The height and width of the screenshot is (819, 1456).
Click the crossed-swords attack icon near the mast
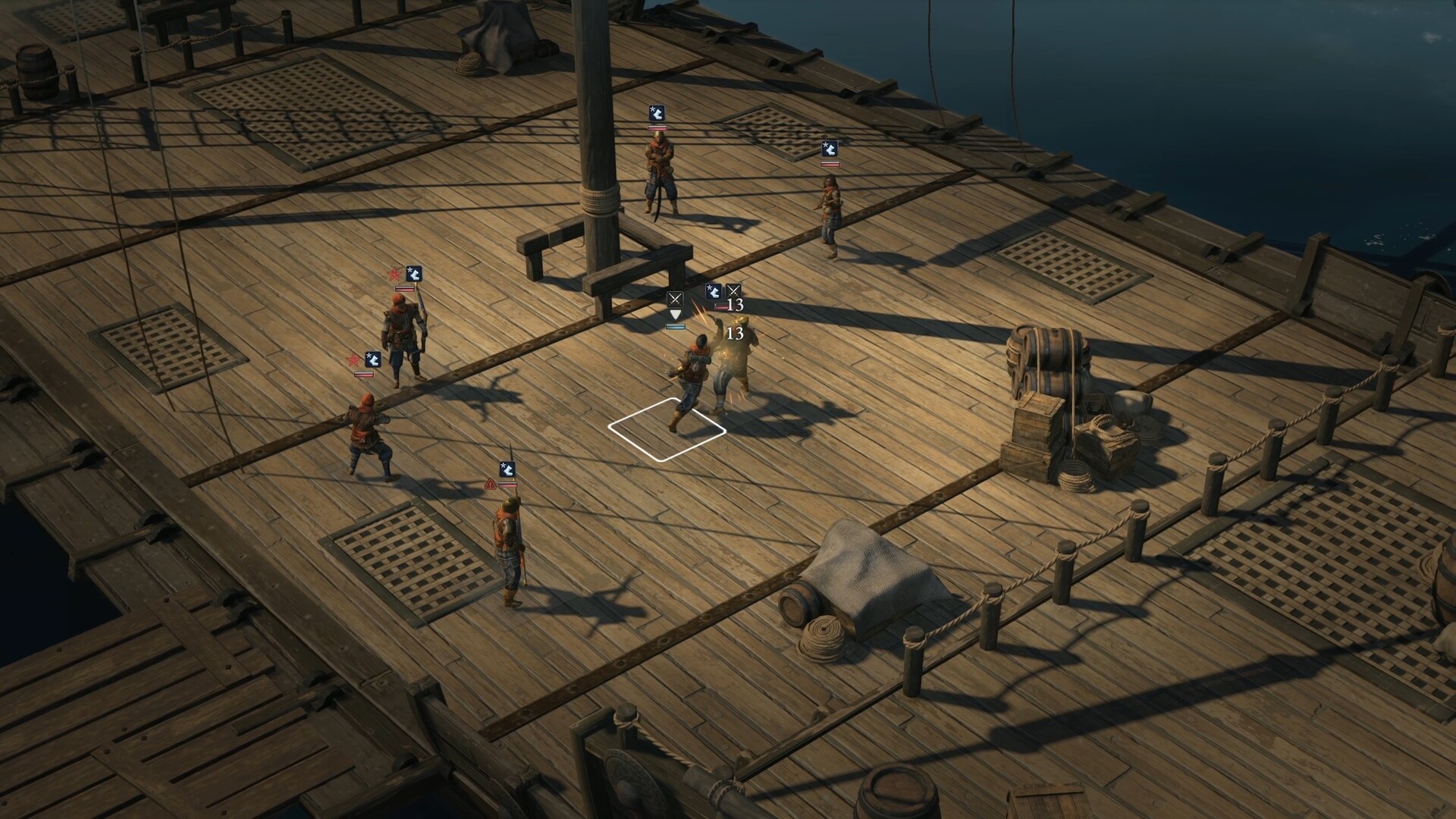pyautogui.click(x=675, y=297)
